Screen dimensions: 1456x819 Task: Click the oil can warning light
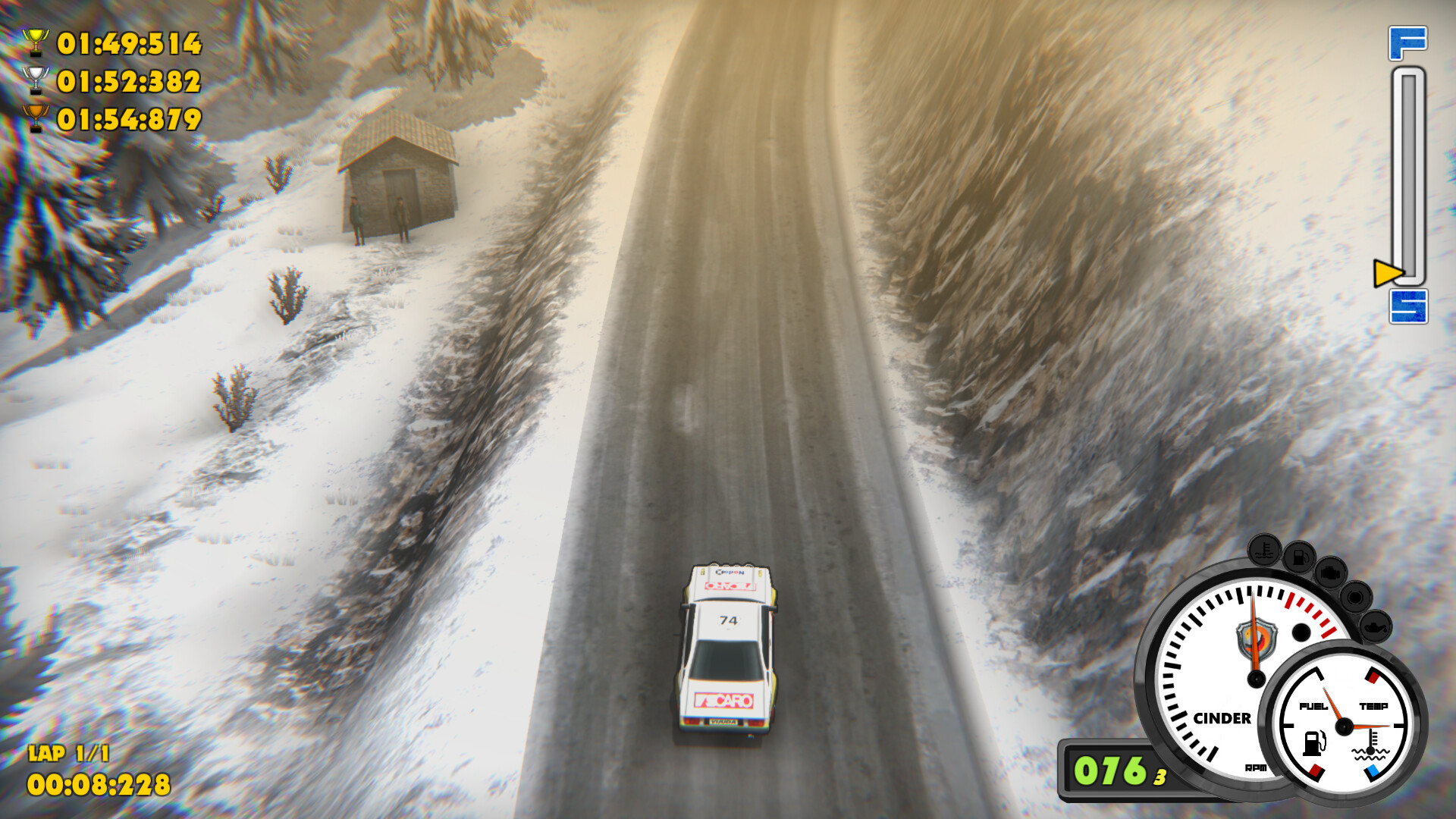click(x=1375, y=627)
